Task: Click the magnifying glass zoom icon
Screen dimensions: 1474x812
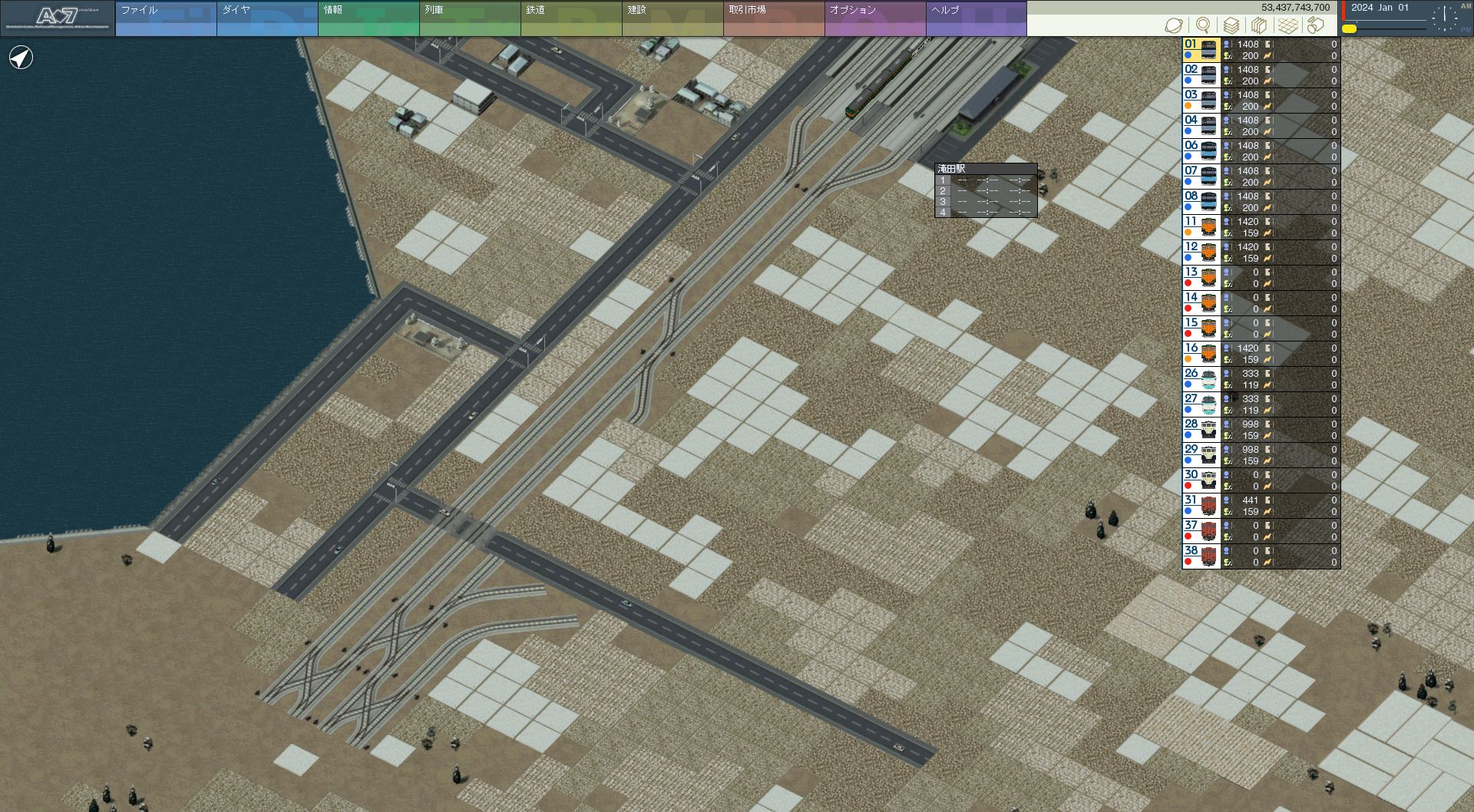Action: (x=1203, y=25)
